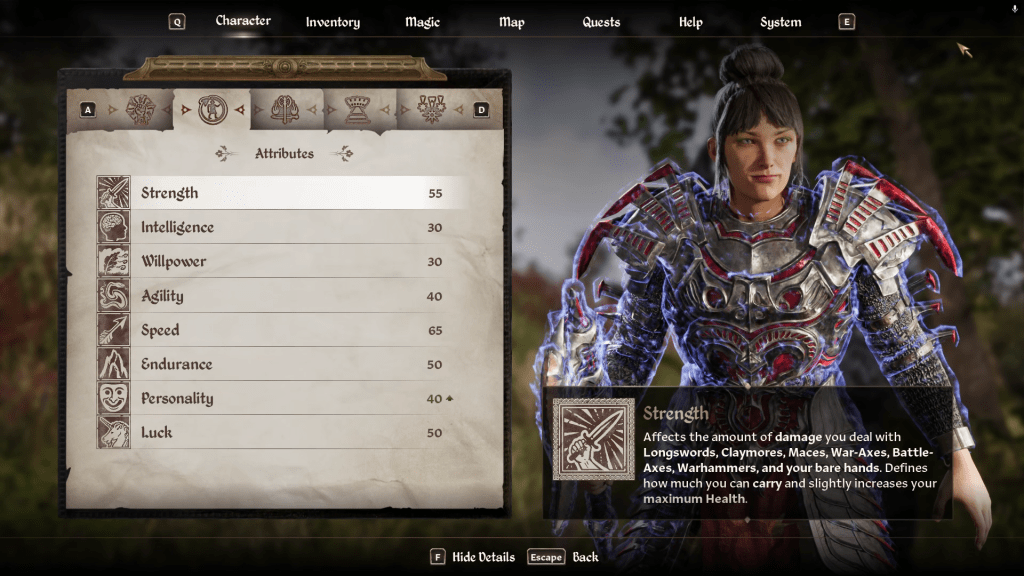Select the Speed attribute row

(280, 330)
